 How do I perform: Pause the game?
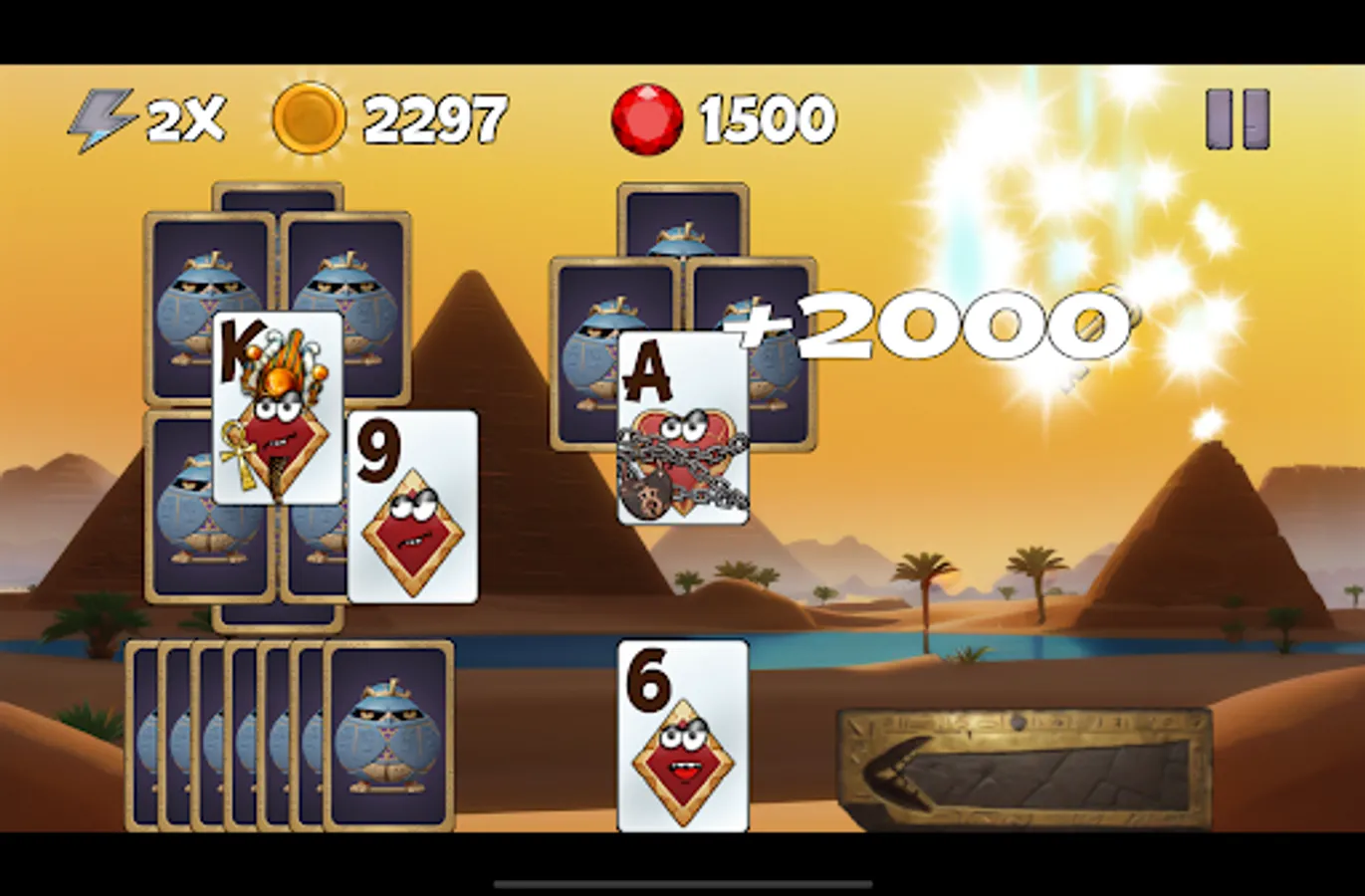click(x=1236, y=117)
